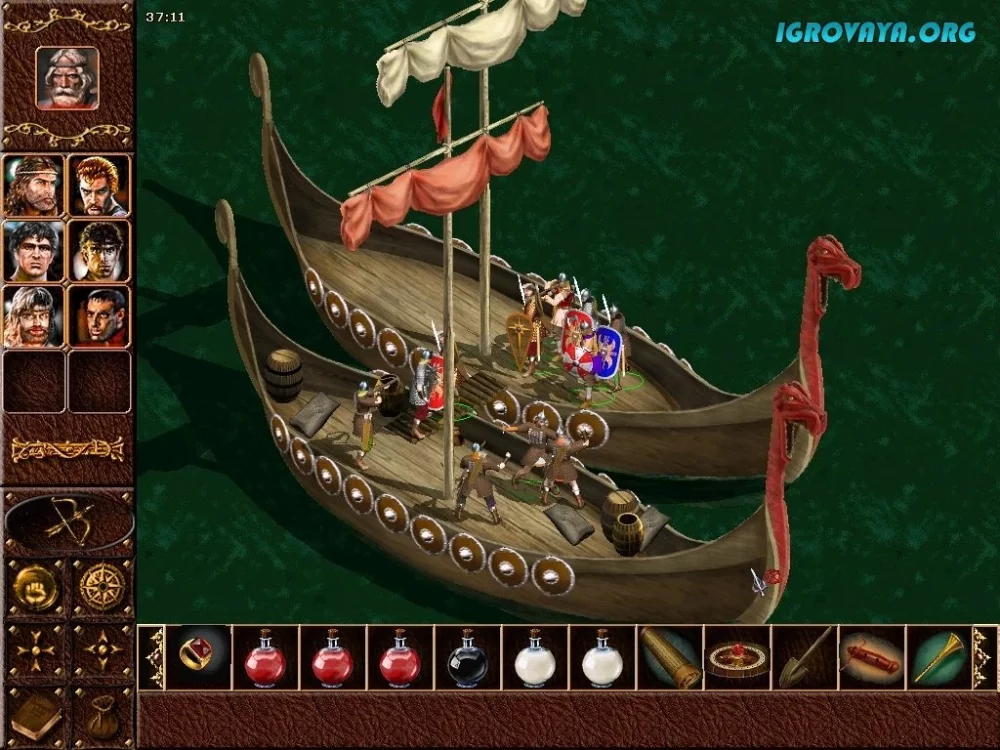Choose the cross formation icon with forked tips

tap(35, 652)
